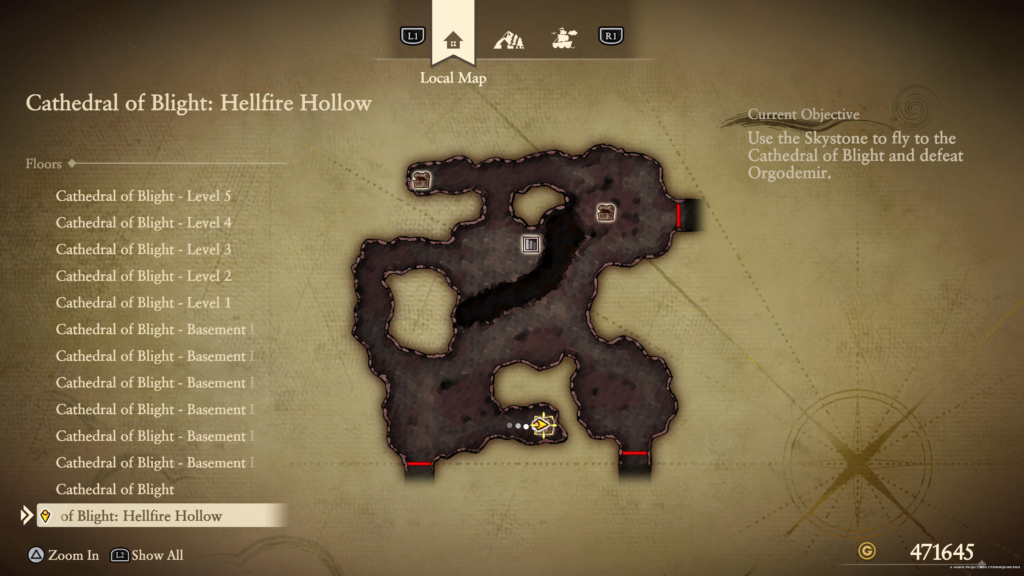Click the highlighted Hellfire Hollow floor row
The height and width of the screenshot is (576, 1024).
click(x=160, y=516)
